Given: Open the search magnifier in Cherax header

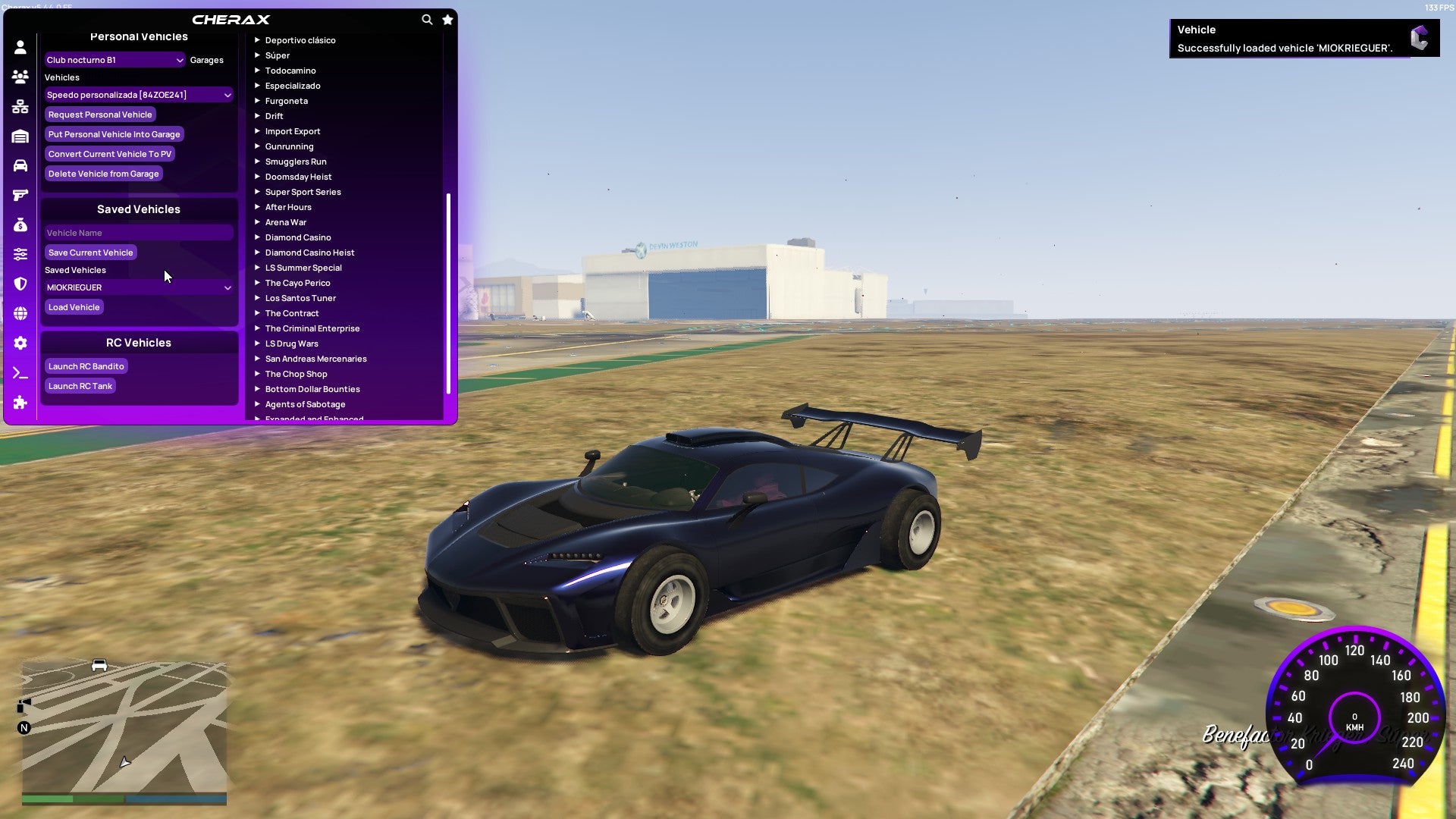Looking at the screenshot, I should pos(427,20).
